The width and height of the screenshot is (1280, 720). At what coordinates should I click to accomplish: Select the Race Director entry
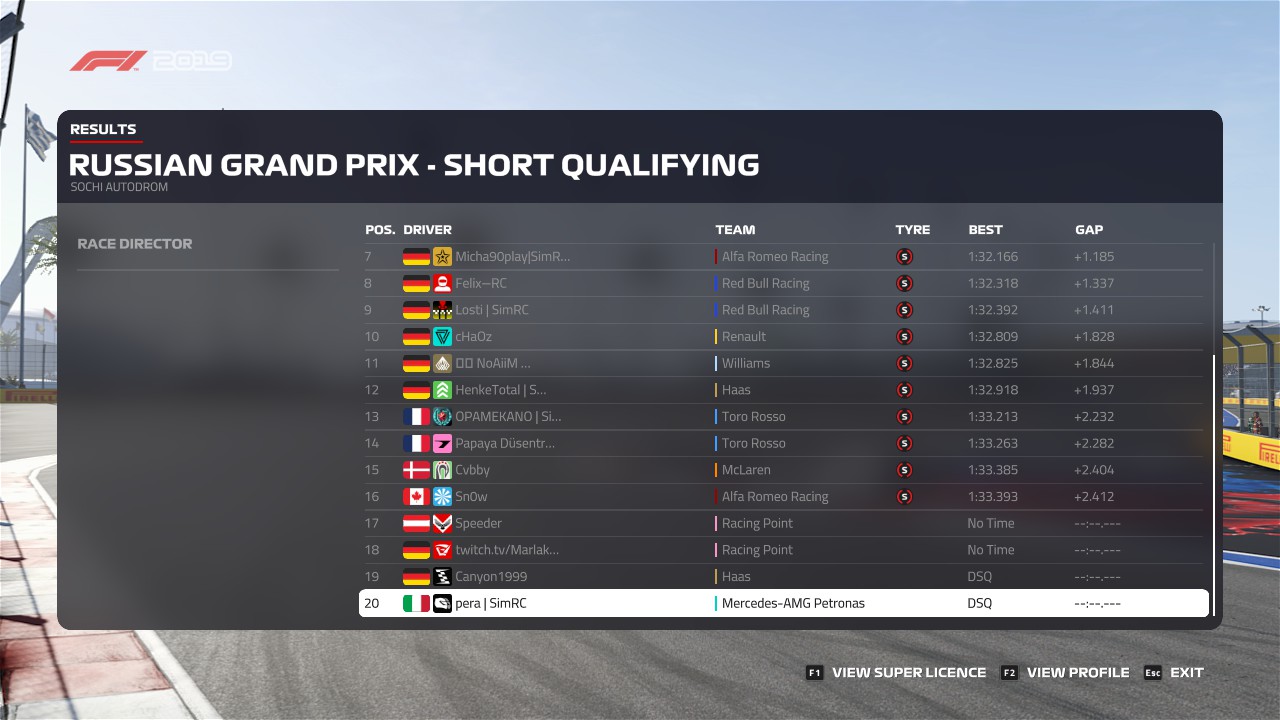pyautogui.click(x=135, y=244)
